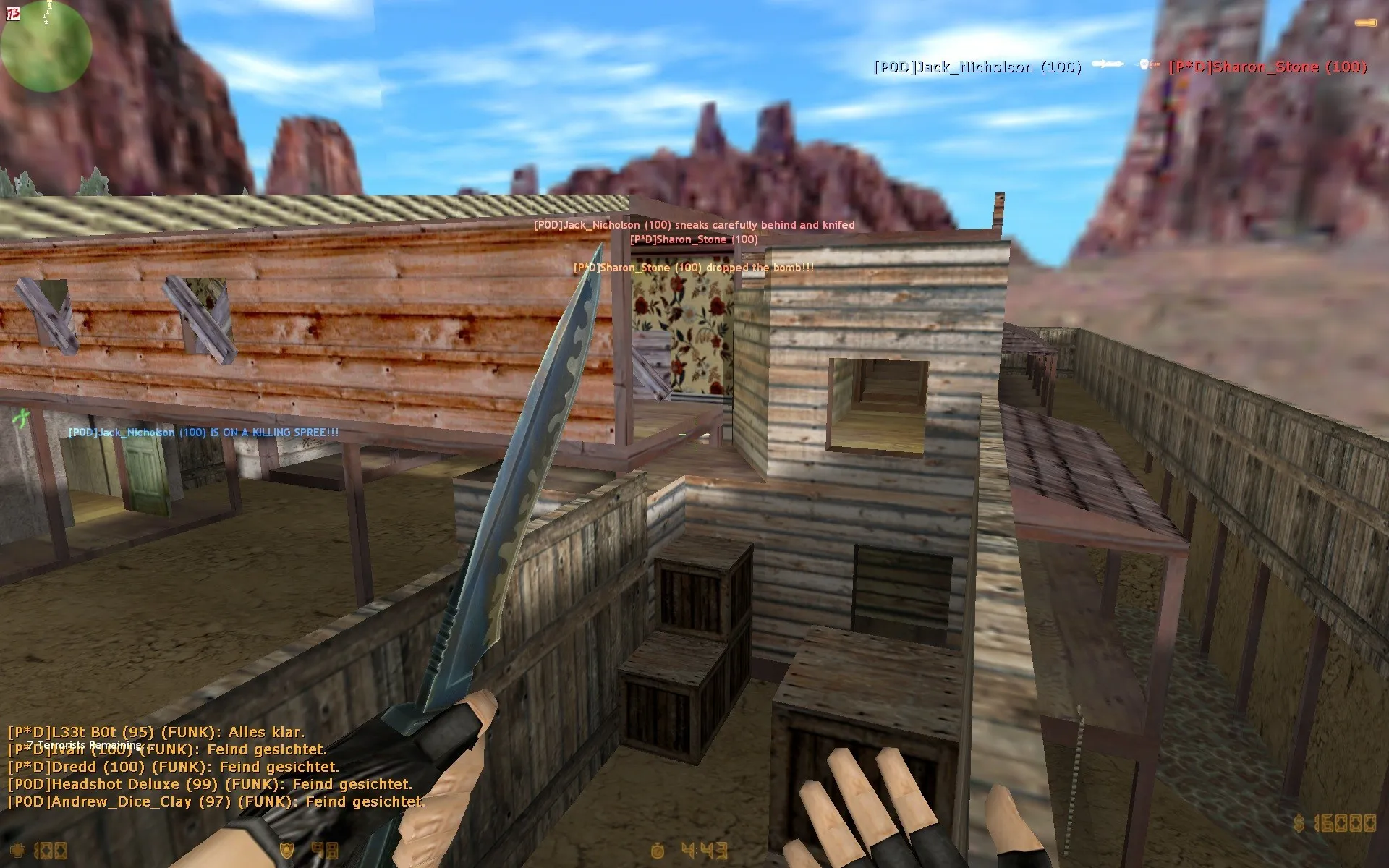
Task: Click the stopwatch icon near the chat area
Action: click(x=657, y=852)
